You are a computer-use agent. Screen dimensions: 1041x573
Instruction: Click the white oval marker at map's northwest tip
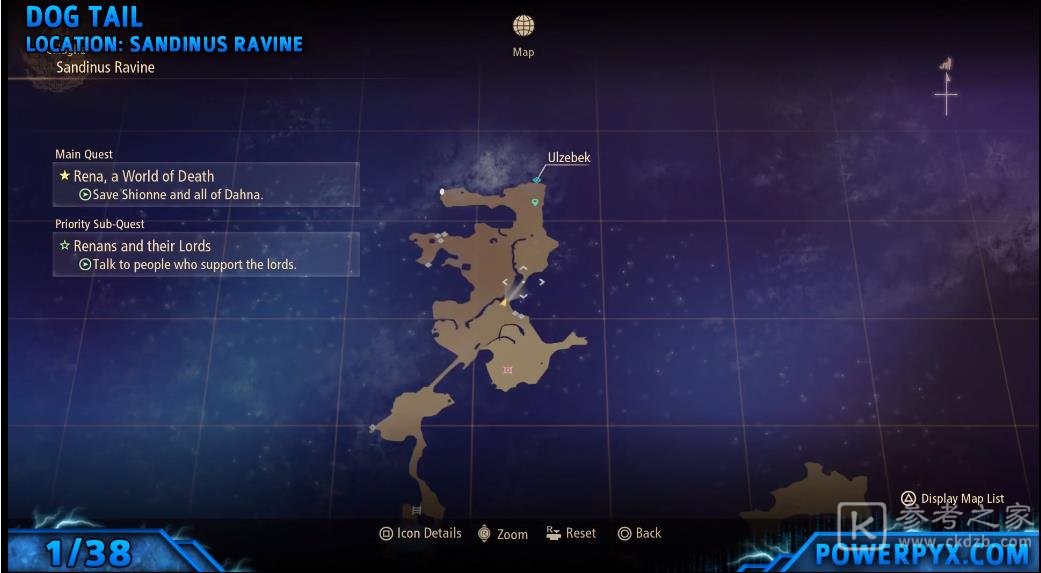click(x=442, y=190)
